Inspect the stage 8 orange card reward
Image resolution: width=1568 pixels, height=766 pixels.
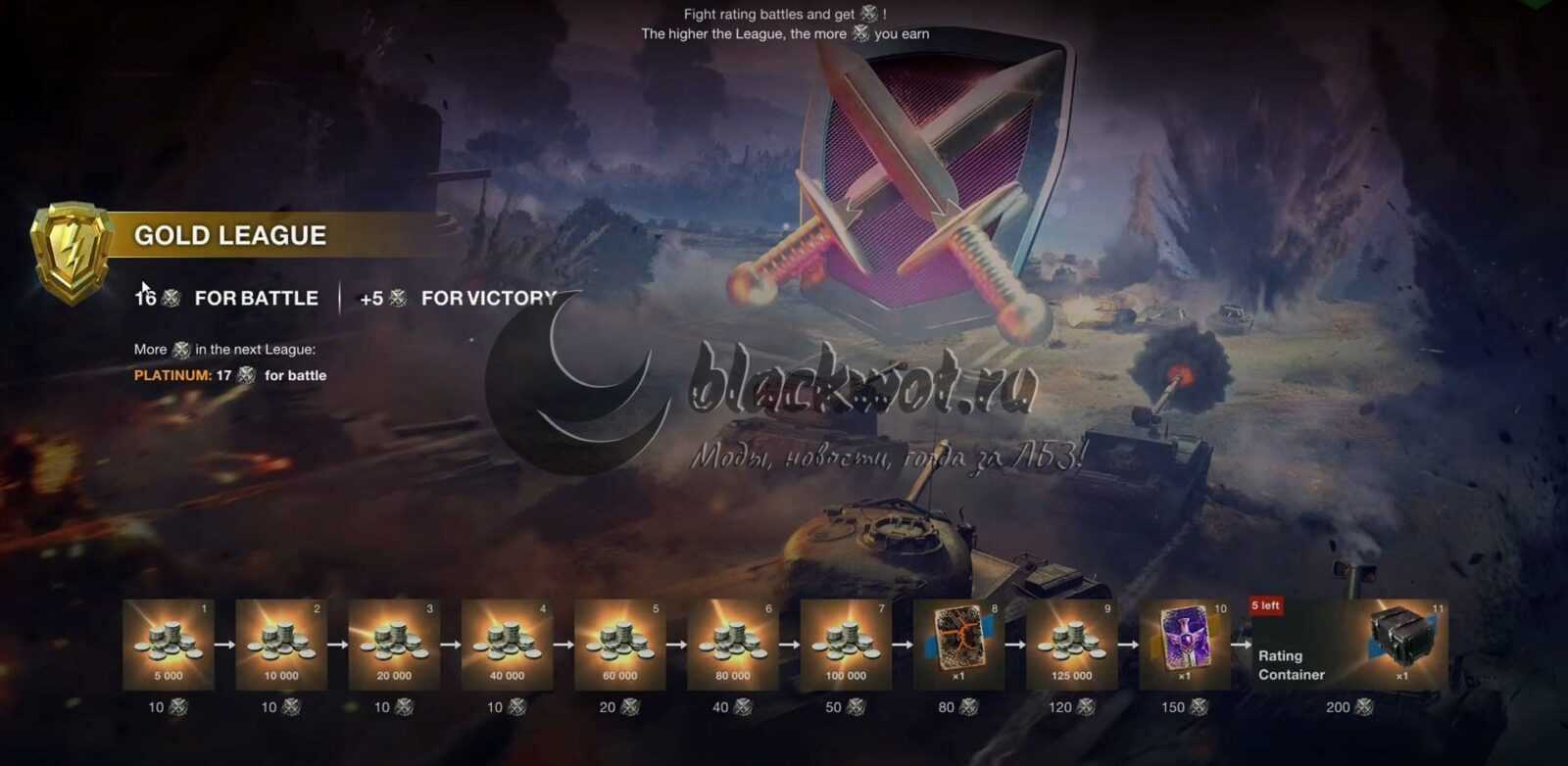958,645
